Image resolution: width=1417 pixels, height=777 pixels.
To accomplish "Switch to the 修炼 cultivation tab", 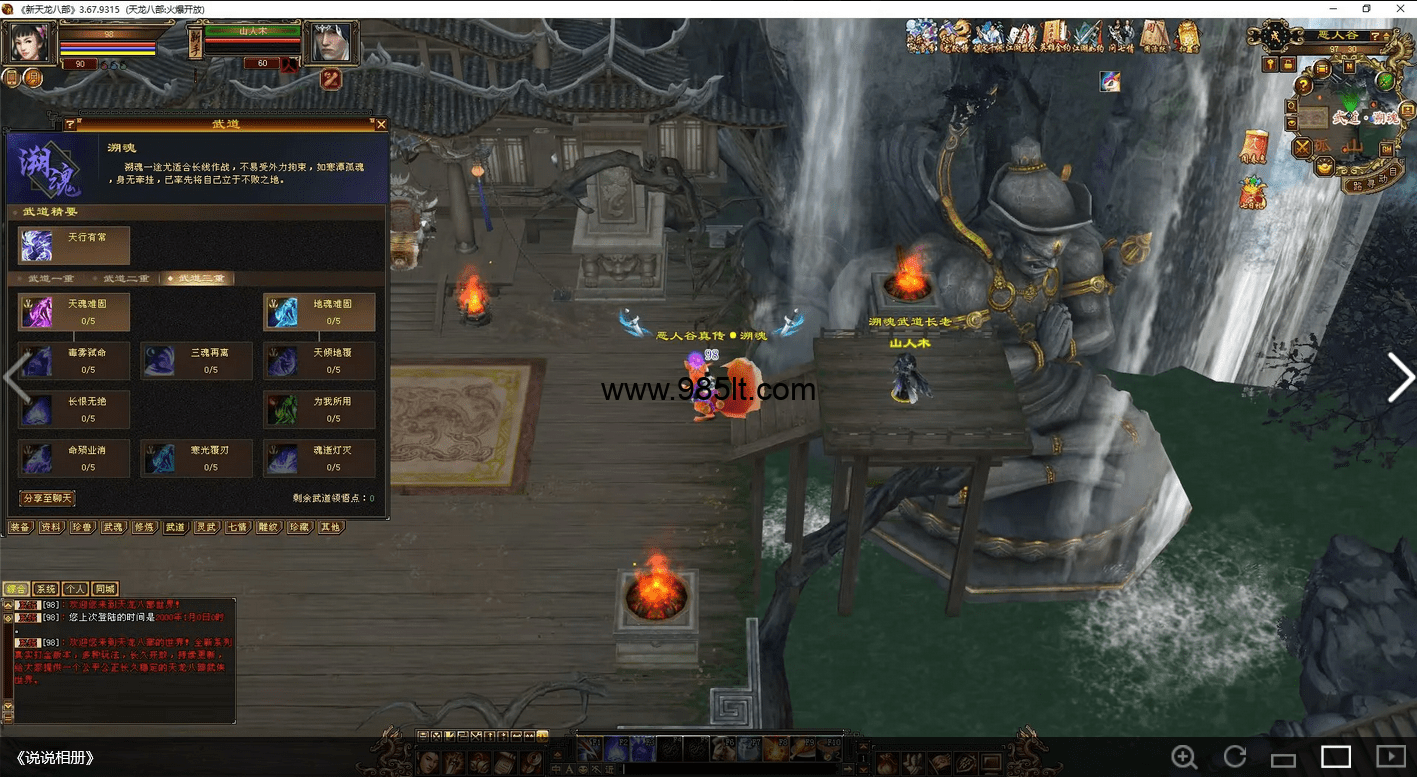I will [x=144, y=527].
